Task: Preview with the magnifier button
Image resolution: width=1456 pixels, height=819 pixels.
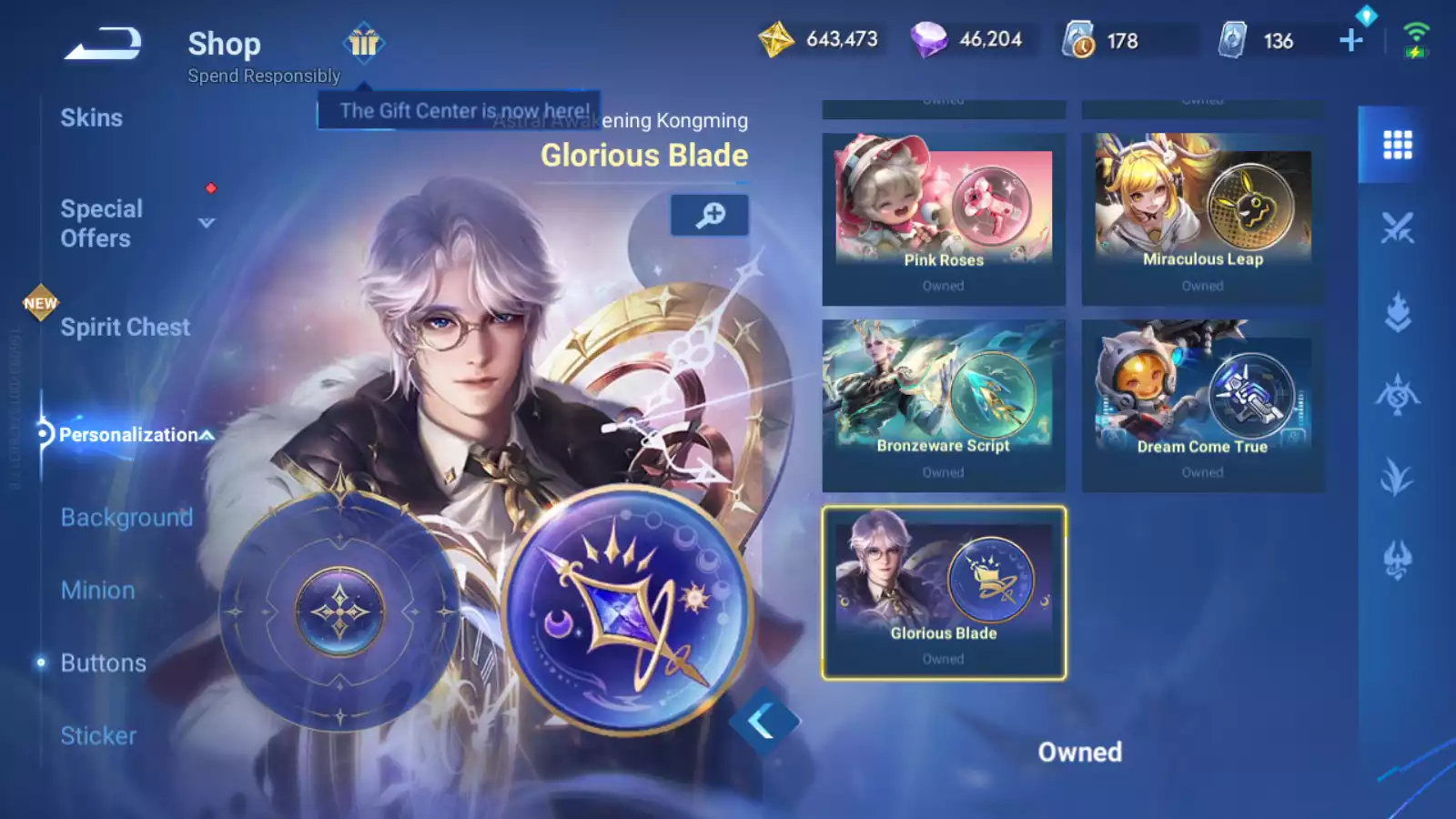Action: tap(710, 215)
